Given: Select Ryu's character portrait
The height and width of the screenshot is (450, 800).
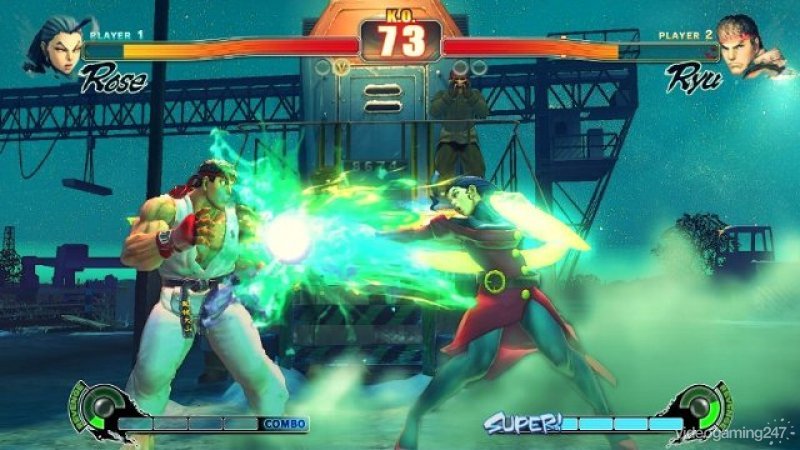Looking at the screenshot, I should coord(746,44).
